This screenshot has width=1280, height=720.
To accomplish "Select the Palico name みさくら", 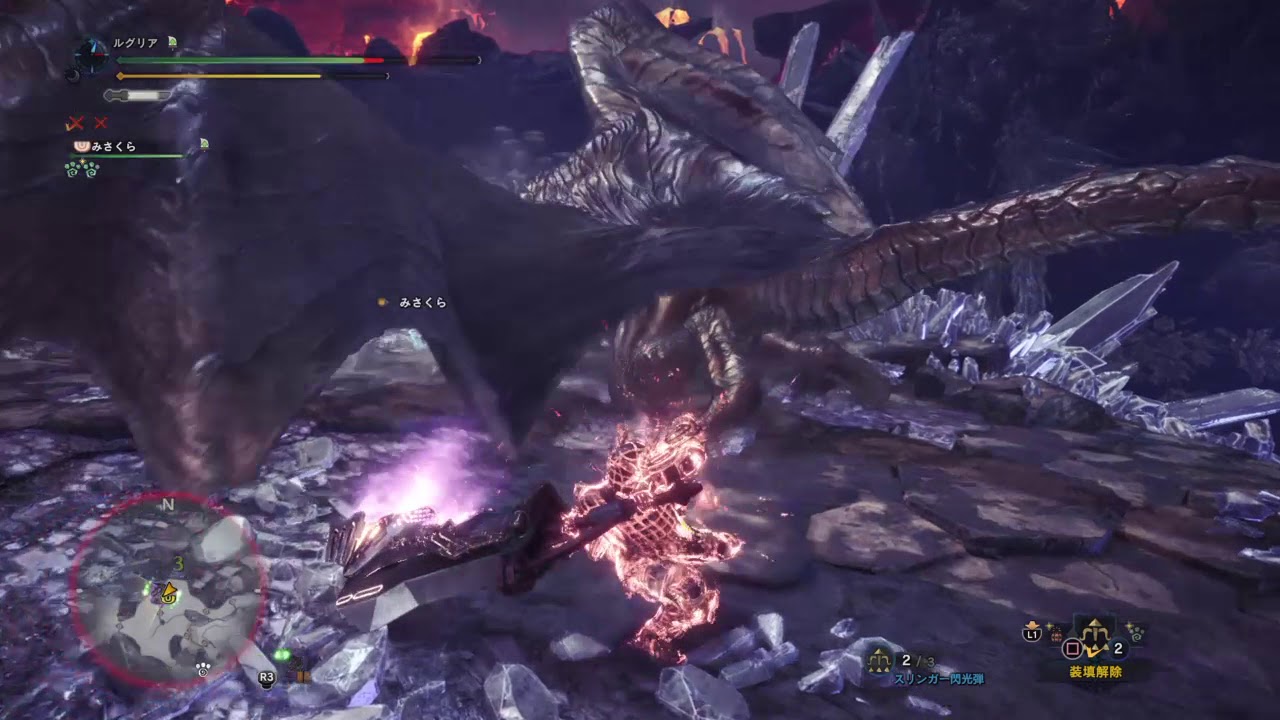I will [115, 147].
